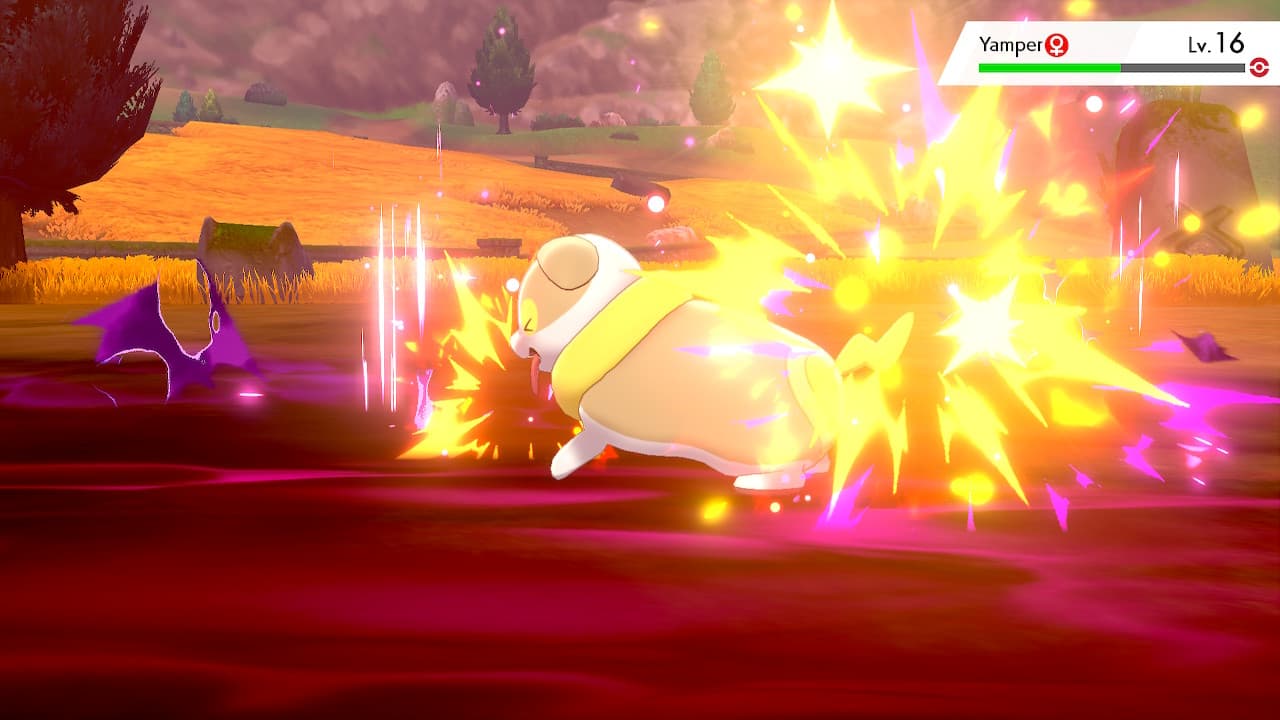Image resolution: width=1280 pixels, height=720 pixels.
Task: Select the Poke Ball caught indicator icon
Action: point(1260,67)
